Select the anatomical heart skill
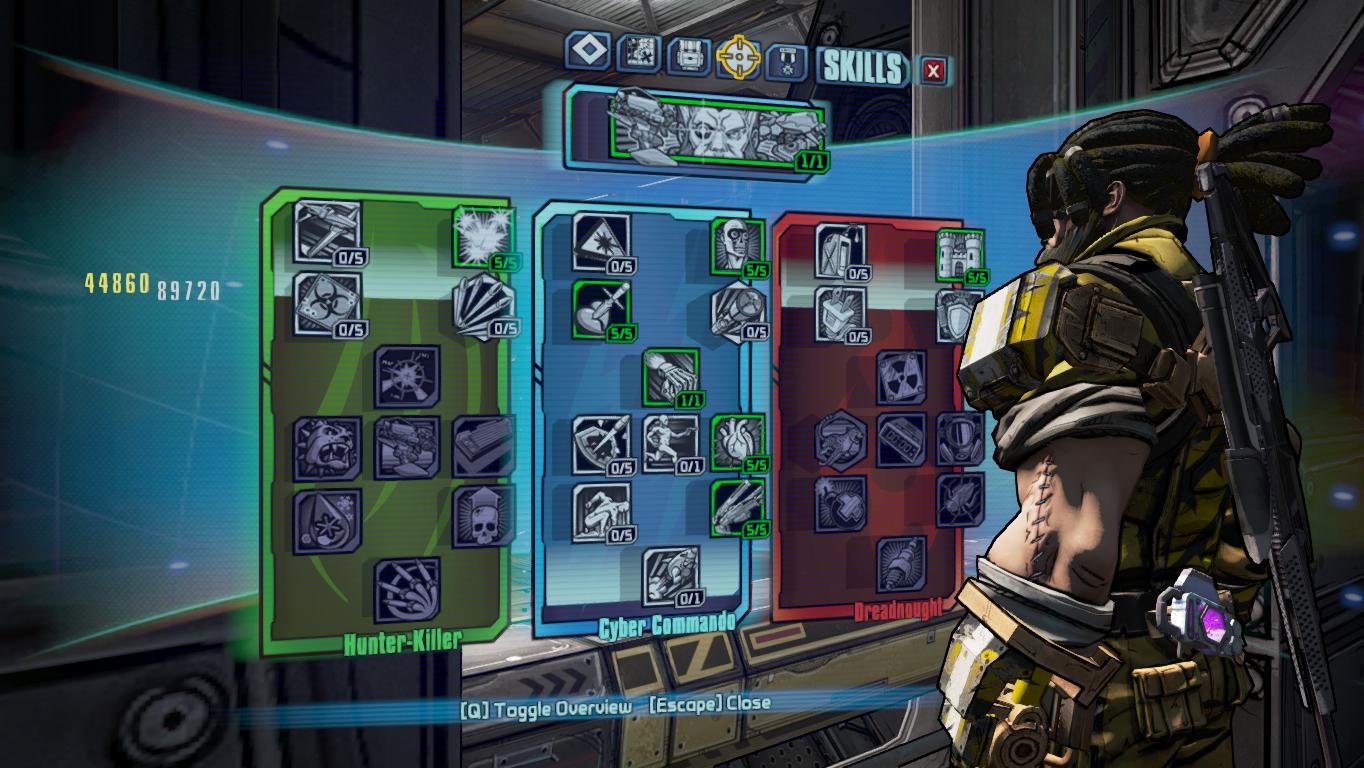The image size is (1364, 768). [738, 441]
